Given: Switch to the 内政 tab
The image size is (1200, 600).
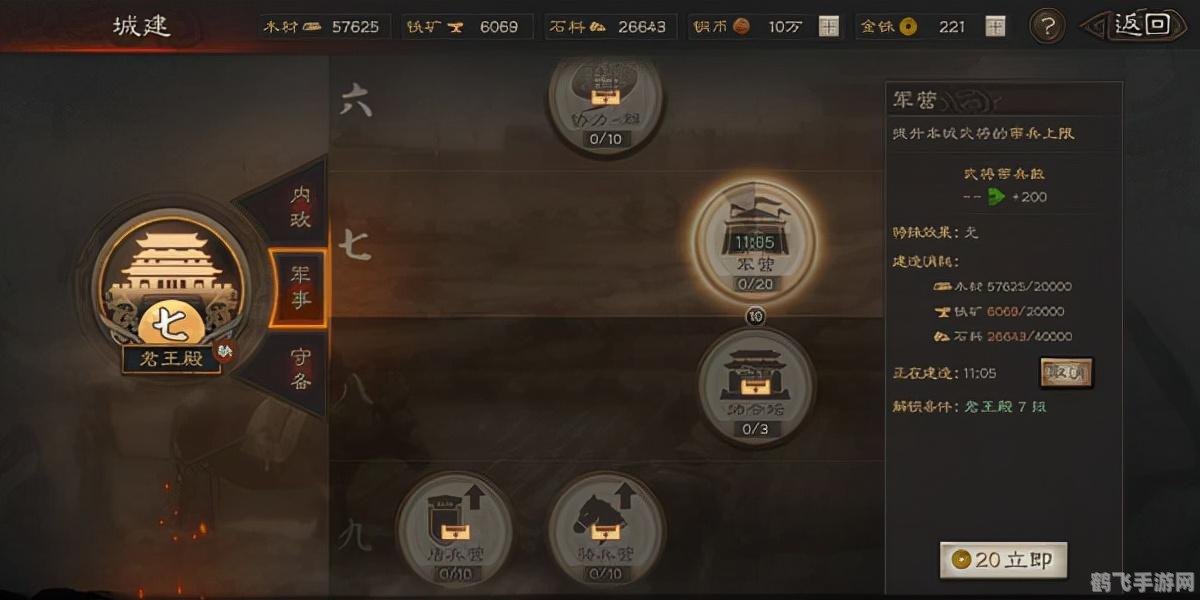Looking at the screenshot, I should 300,207.
